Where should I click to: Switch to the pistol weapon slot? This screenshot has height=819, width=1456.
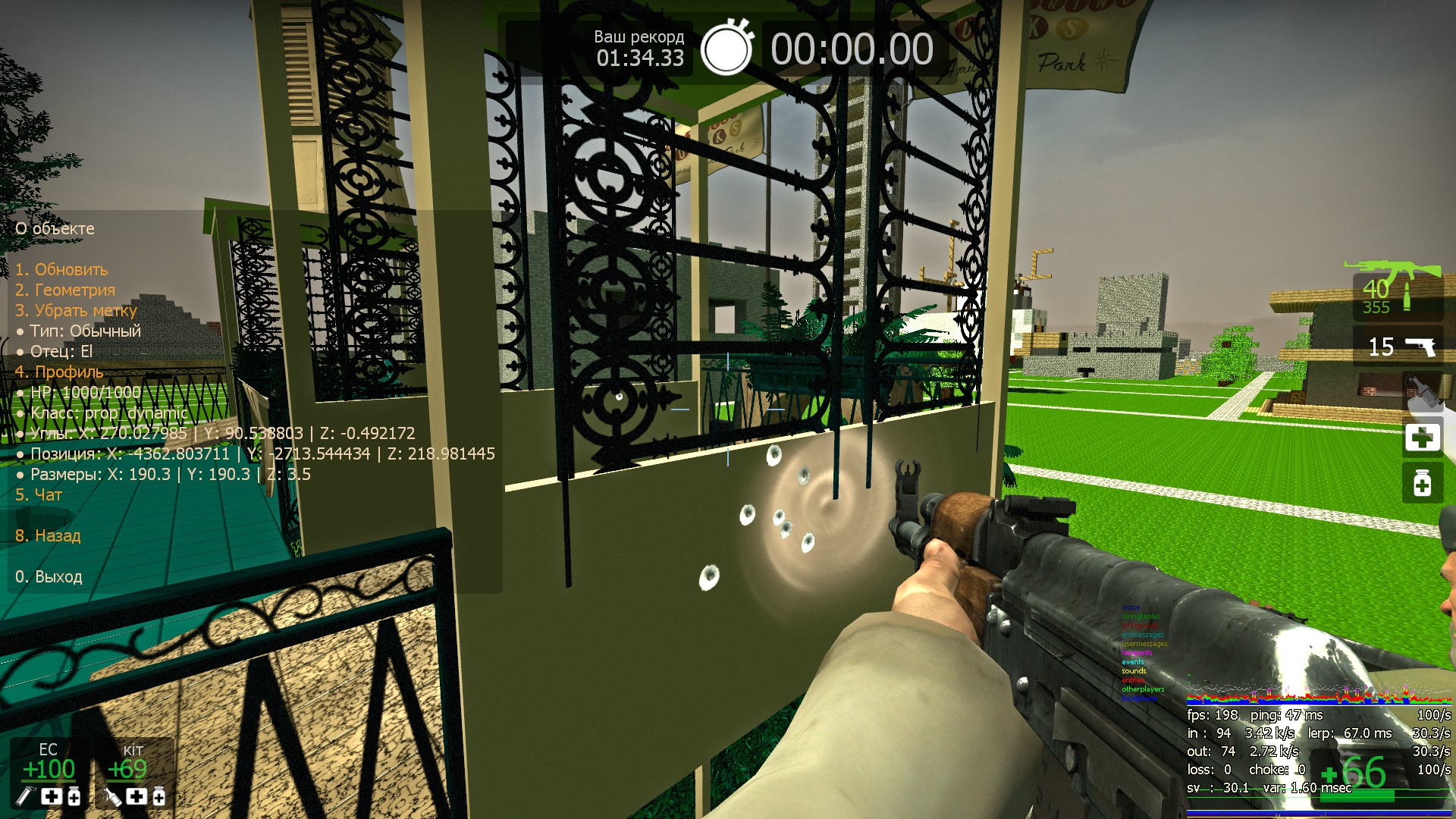pos(1400,347)
